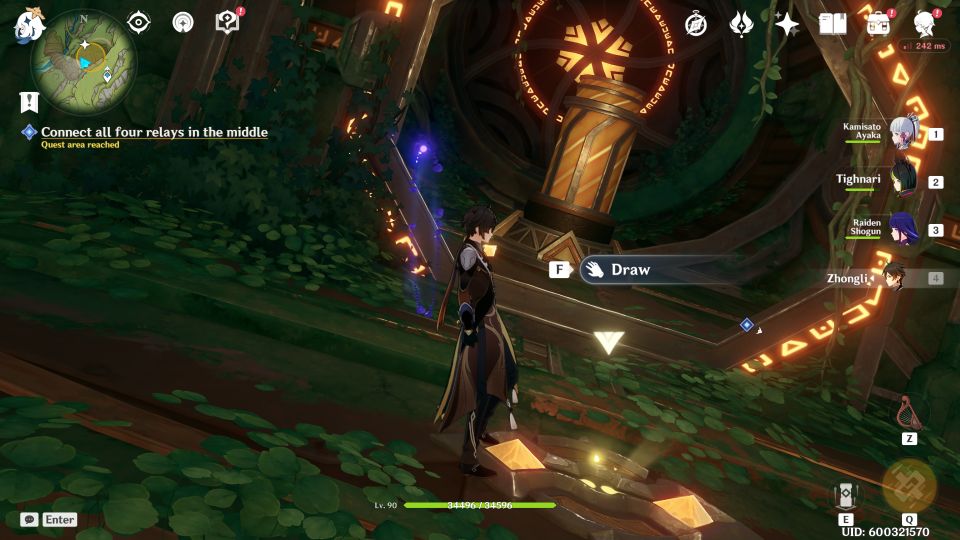The image size is (960, 540).
Task: Open the map from the minimap
Action: pyautogui.click(x=84, y=62)
